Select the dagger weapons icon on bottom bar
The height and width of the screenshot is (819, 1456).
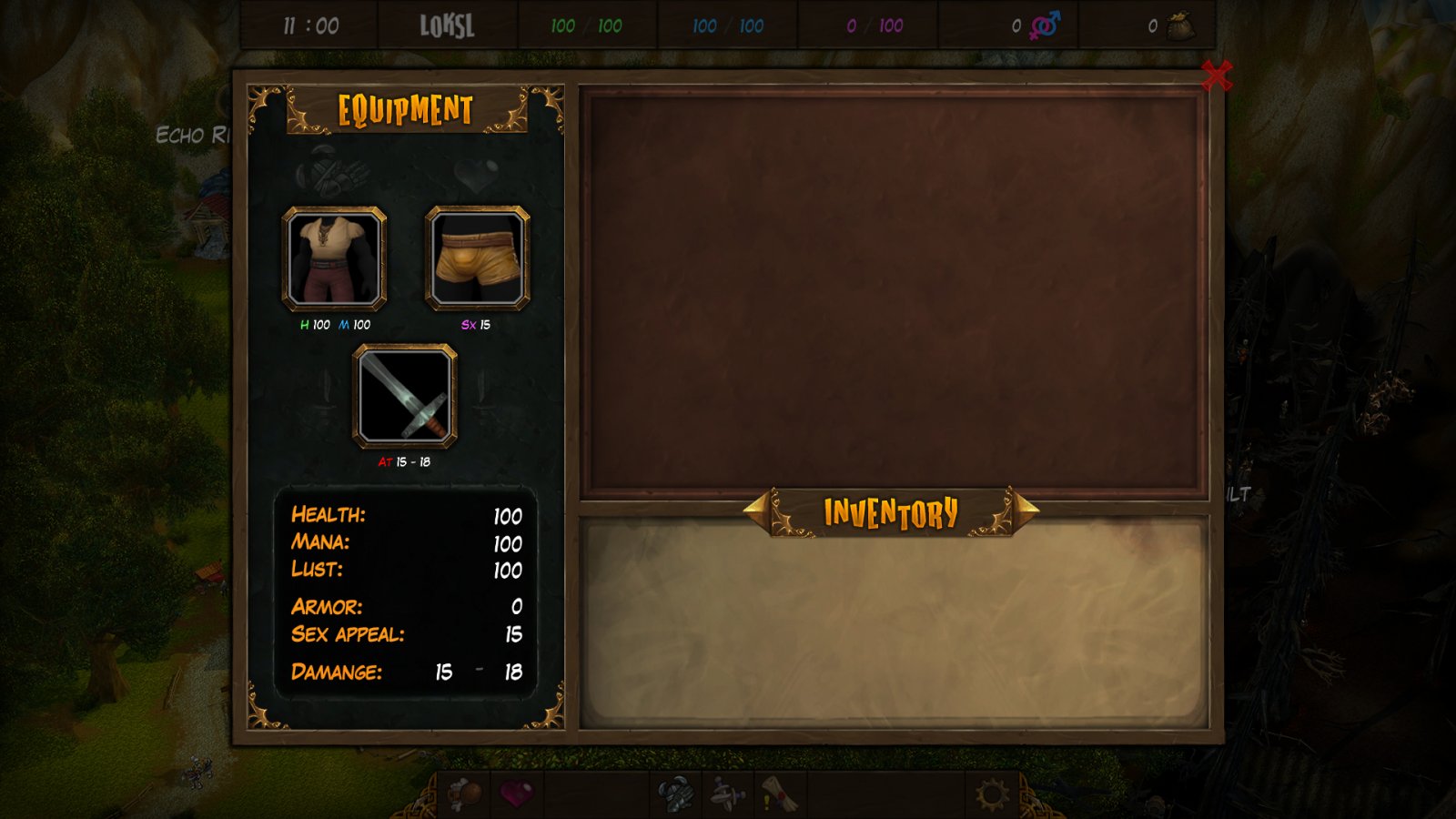tap(725, 796)
